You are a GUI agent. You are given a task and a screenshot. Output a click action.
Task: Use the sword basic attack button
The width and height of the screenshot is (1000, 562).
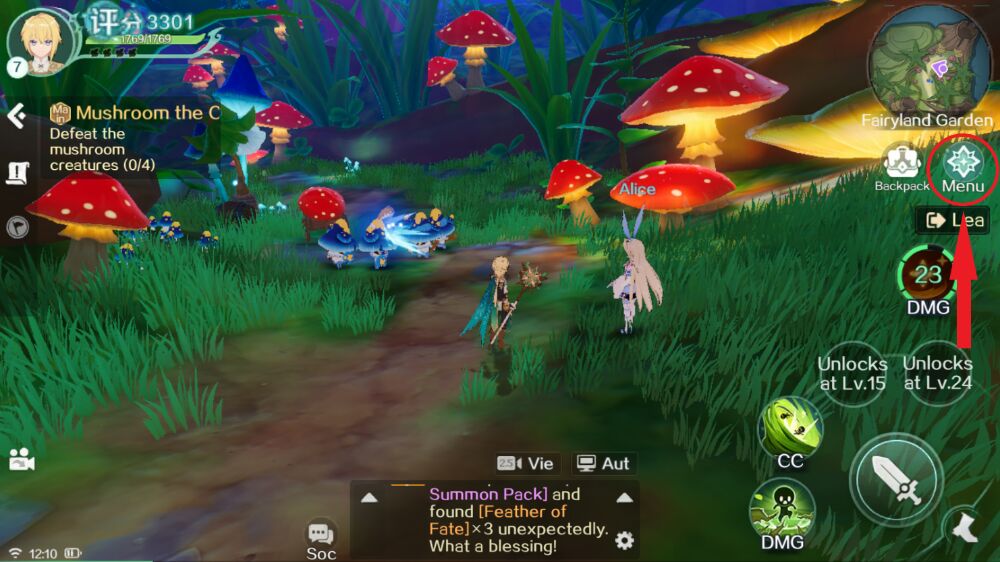(x=896, y=481)
